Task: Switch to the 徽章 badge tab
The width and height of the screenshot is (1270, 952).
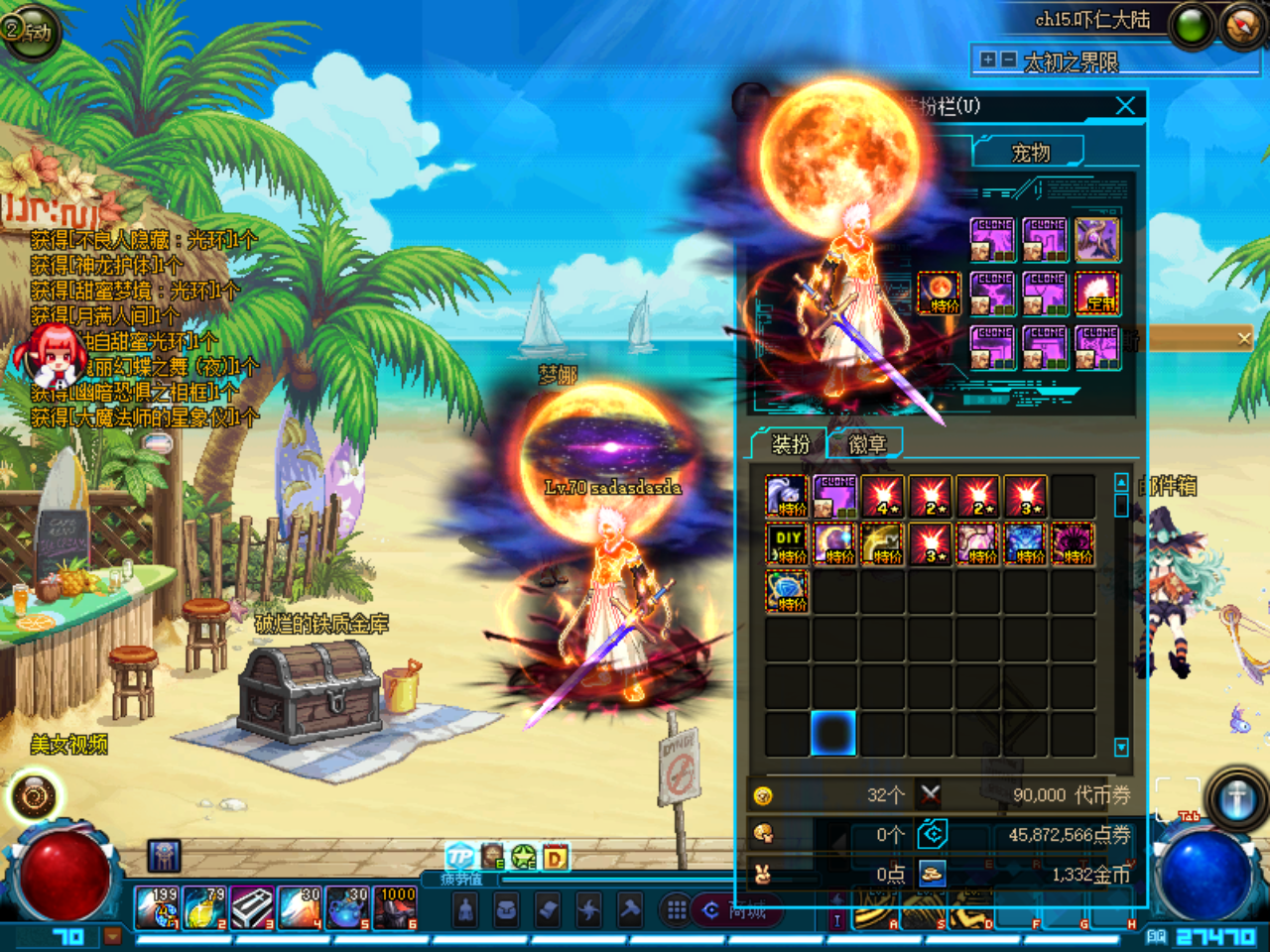Action: tap(868, 443)
